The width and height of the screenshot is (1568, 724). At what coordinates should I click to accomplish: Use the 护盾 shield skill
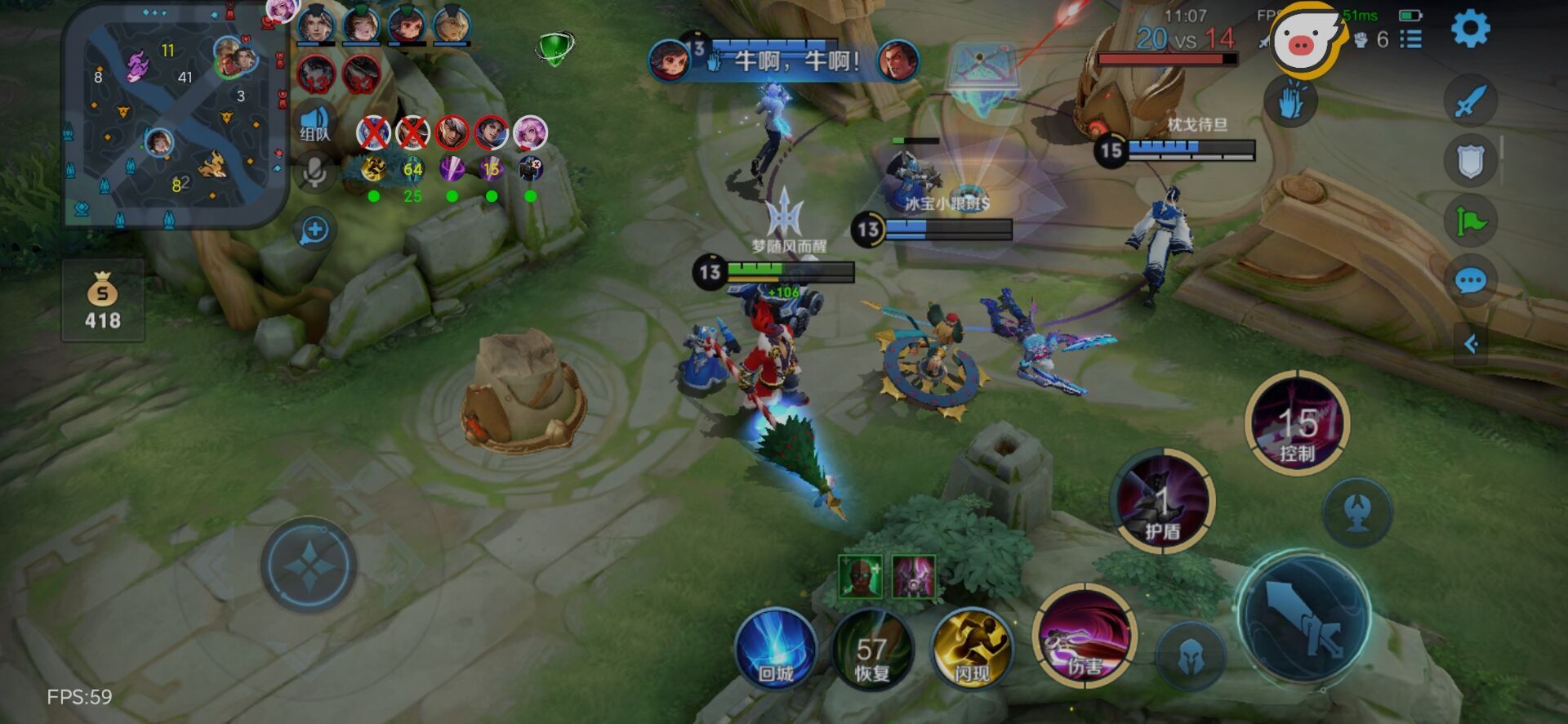point(1162,501)
